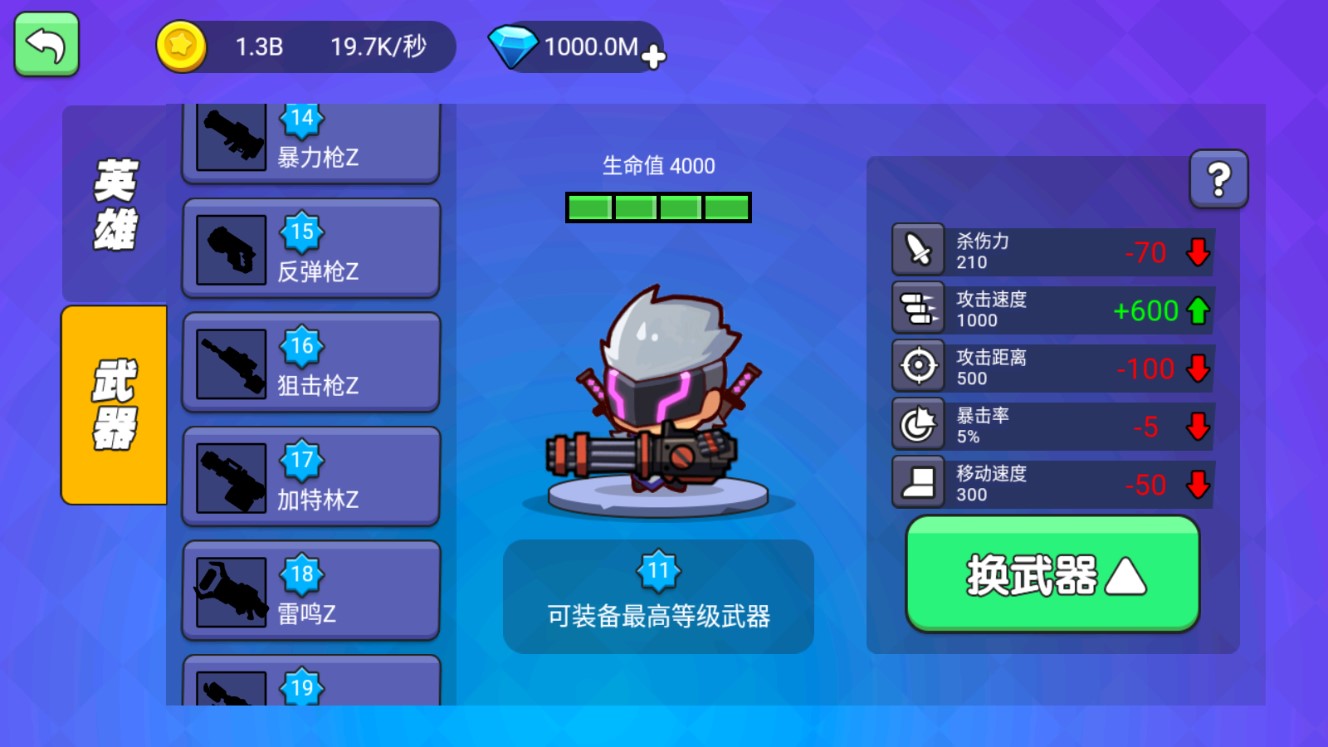Click the green 生命值 health bar

[658, 207]
